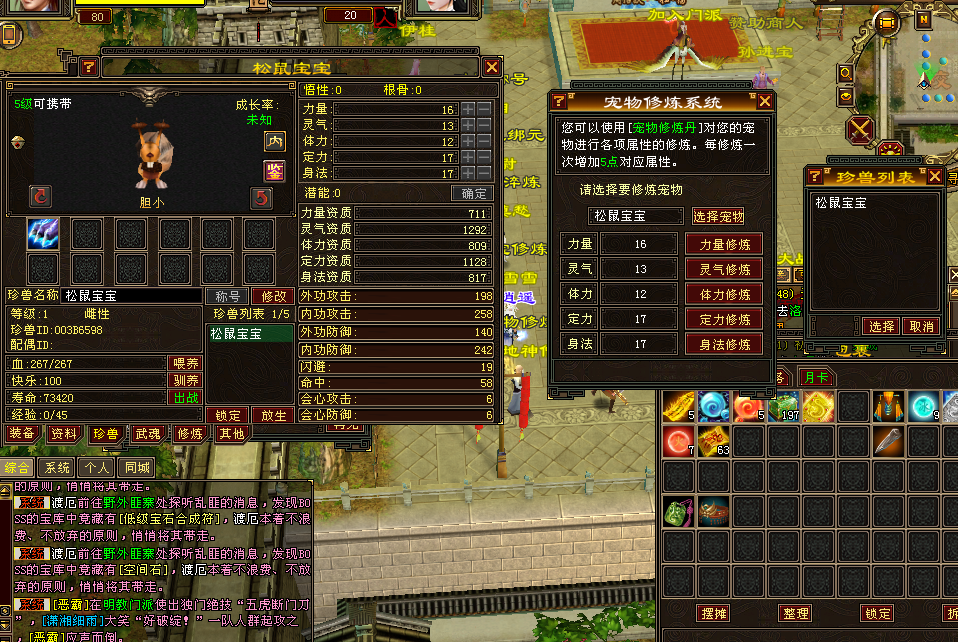This screenshot has height=642, width=958.
Task: Train strength with 力量修炼
Action: click(724, 244)
